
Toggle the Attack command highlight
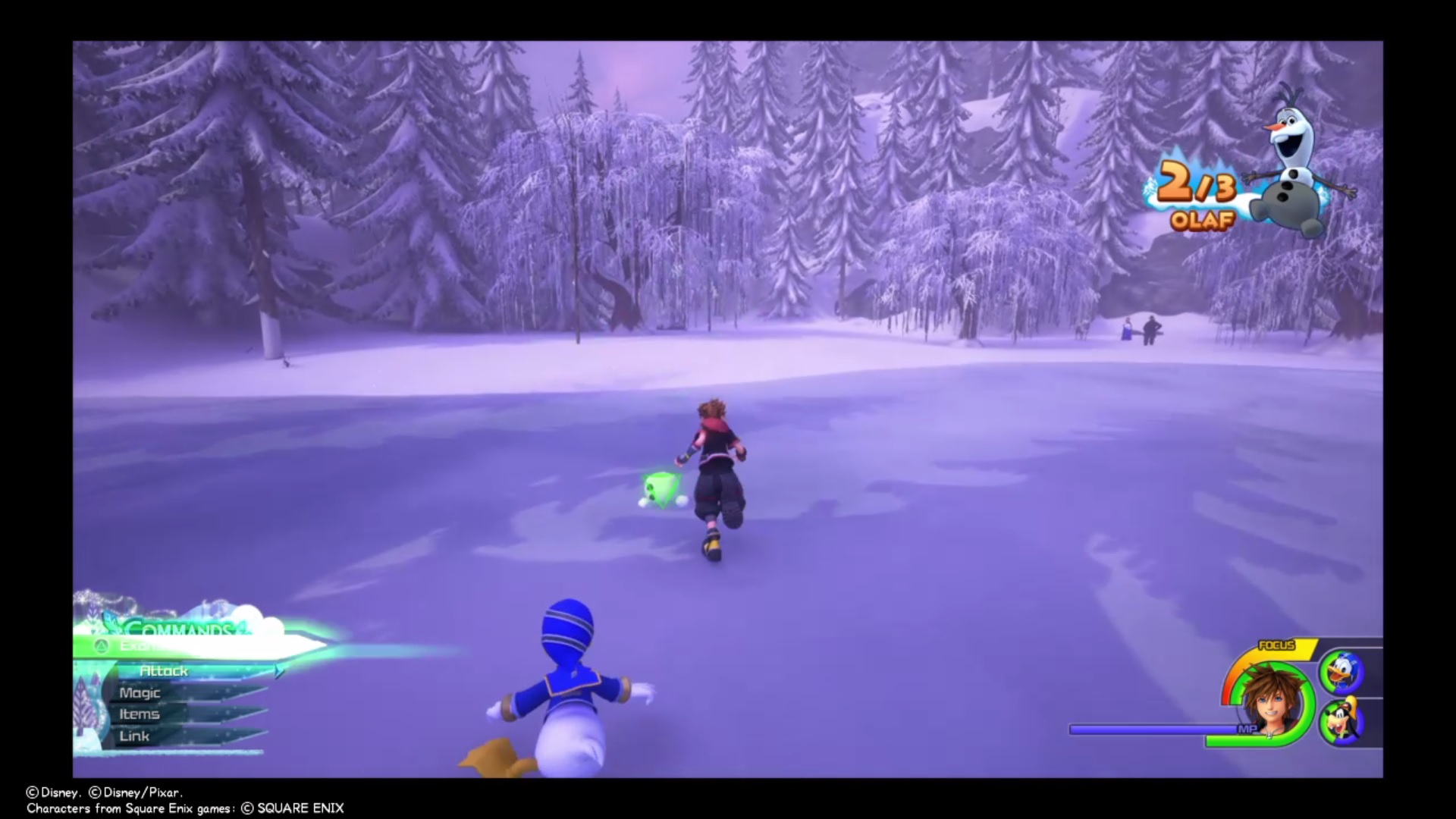[165, 670]
